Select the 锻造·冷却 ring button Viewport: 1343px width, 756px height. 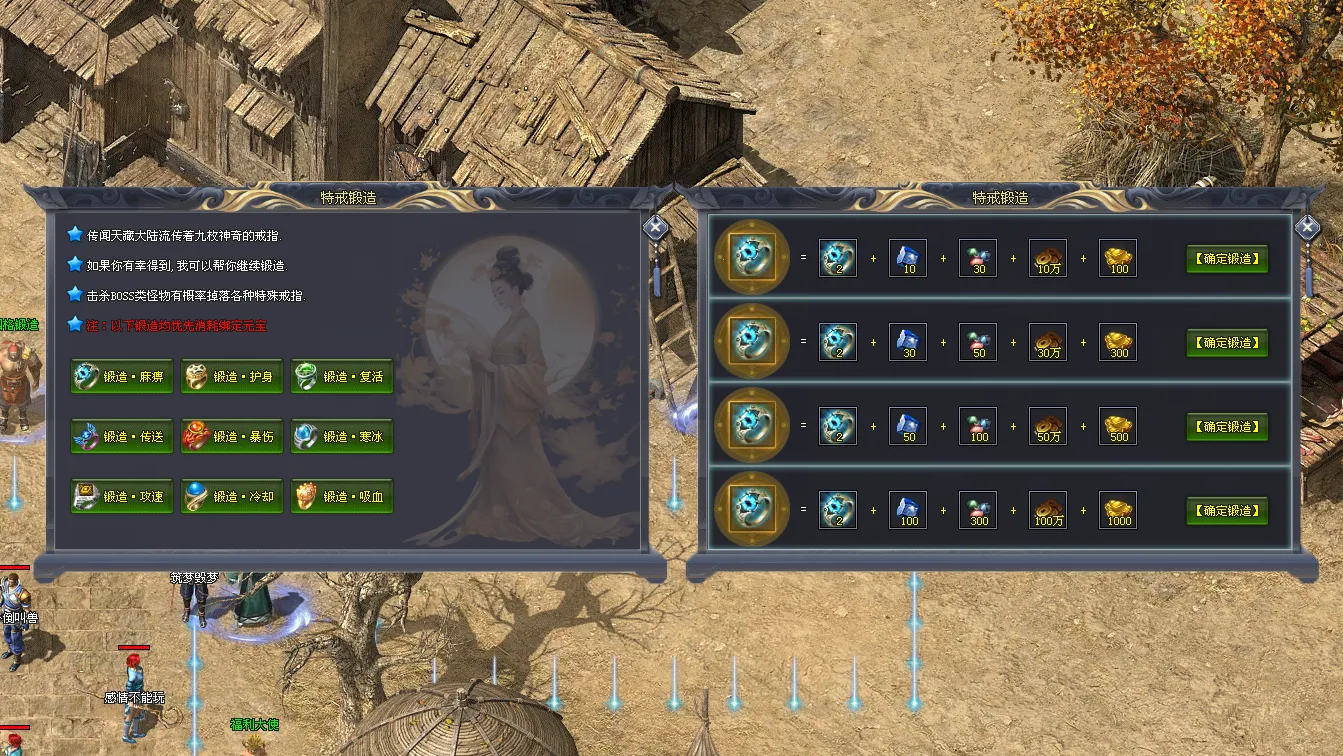(232, 497)
